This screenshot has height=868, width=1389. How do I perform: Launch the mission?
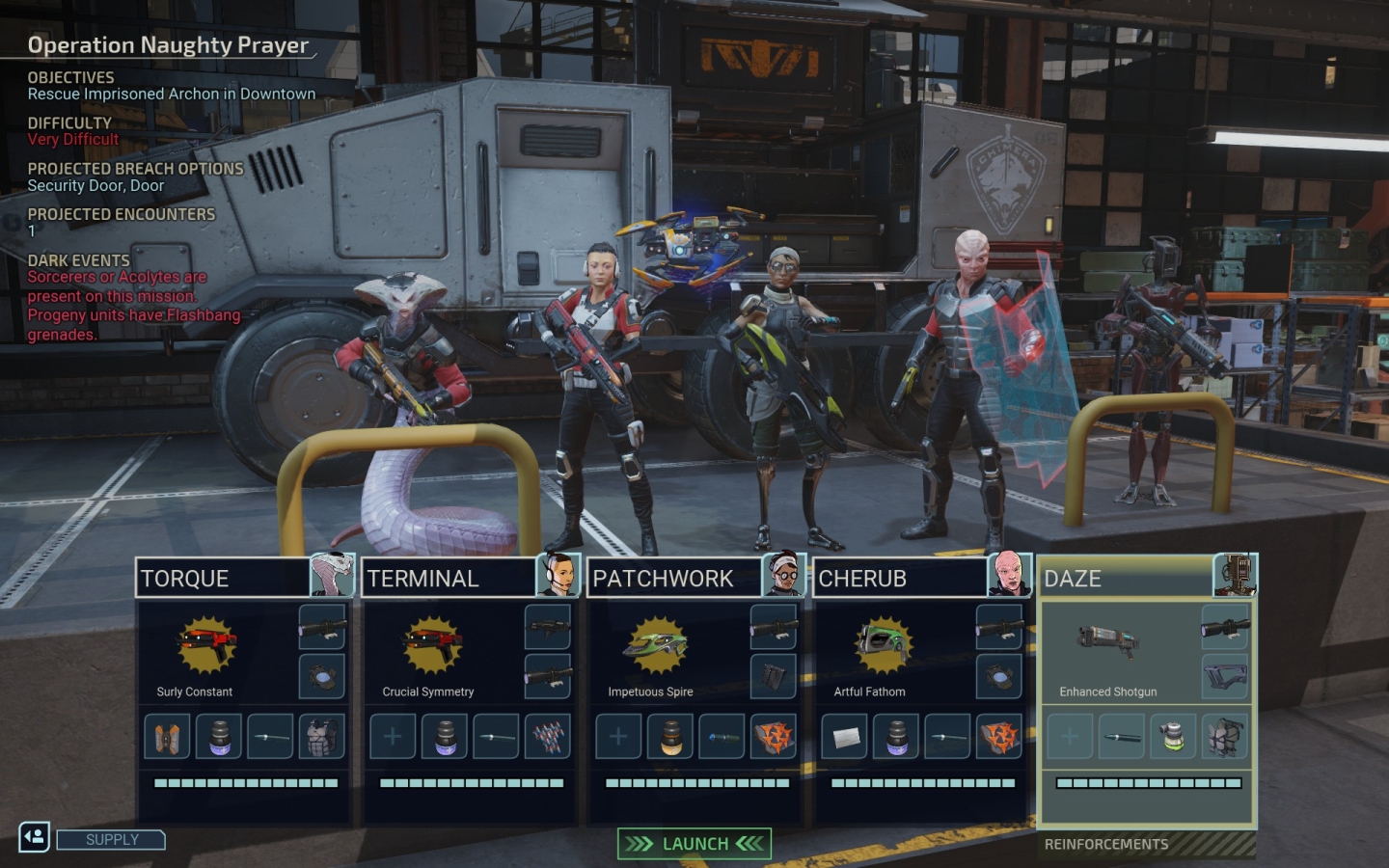tap(694, 844)
